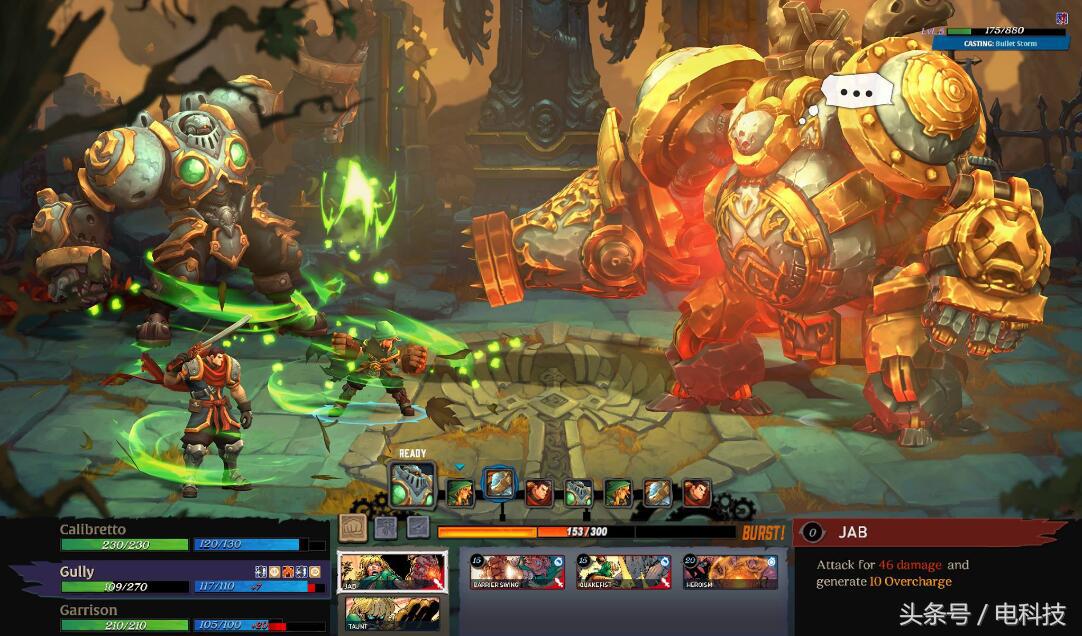Open the middle tab between fist and sword
The width and height of the screenshot is (1082, 636).
coord(385,527)
